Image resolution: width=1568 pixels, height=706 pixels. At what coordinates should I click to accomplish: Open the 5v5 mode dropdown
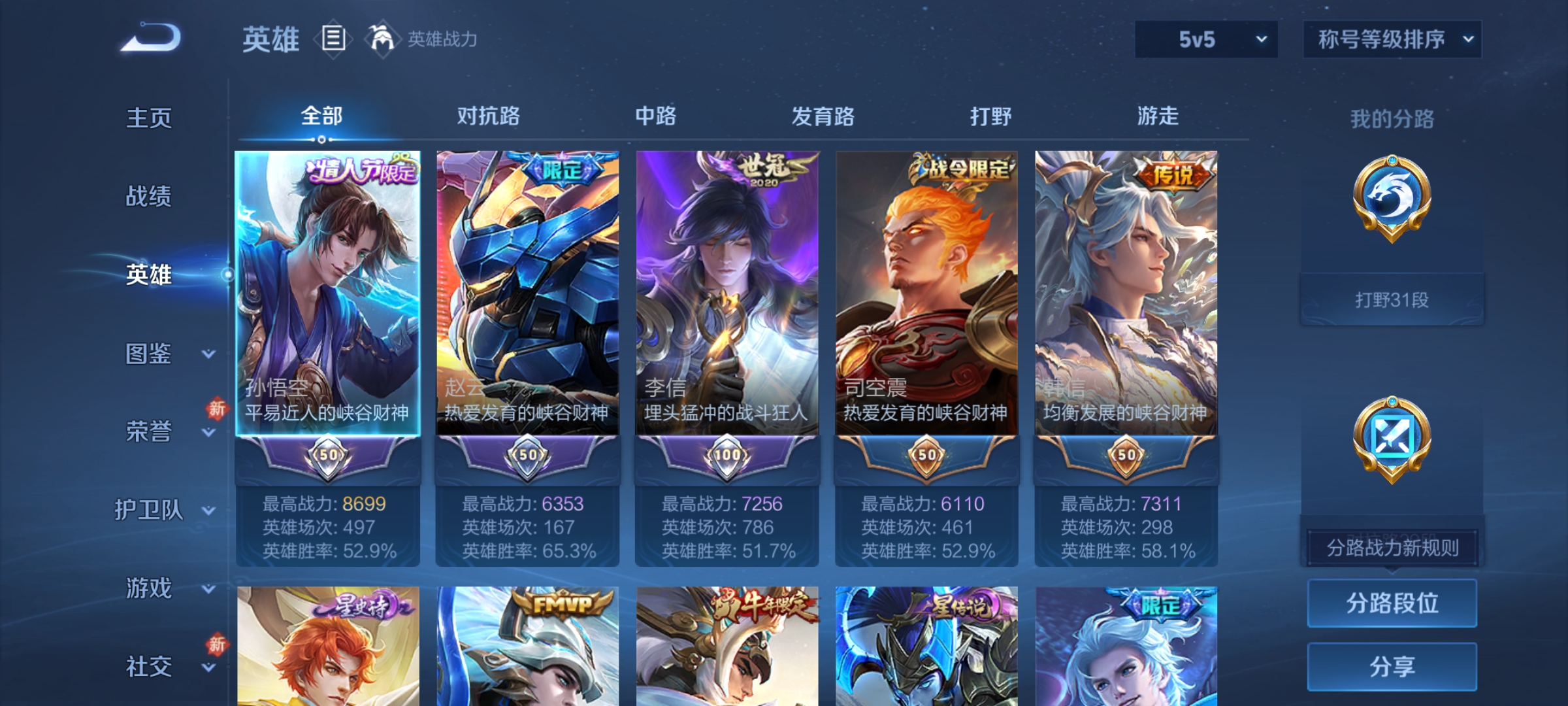point(1205,39)
